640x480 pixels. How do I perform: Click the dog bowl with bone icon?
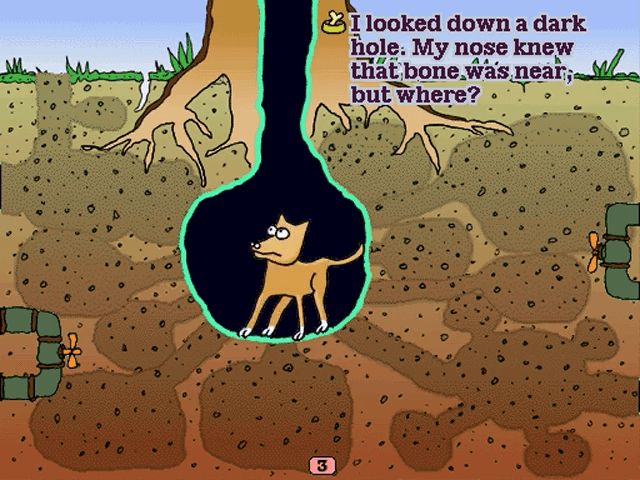[334, 21]
